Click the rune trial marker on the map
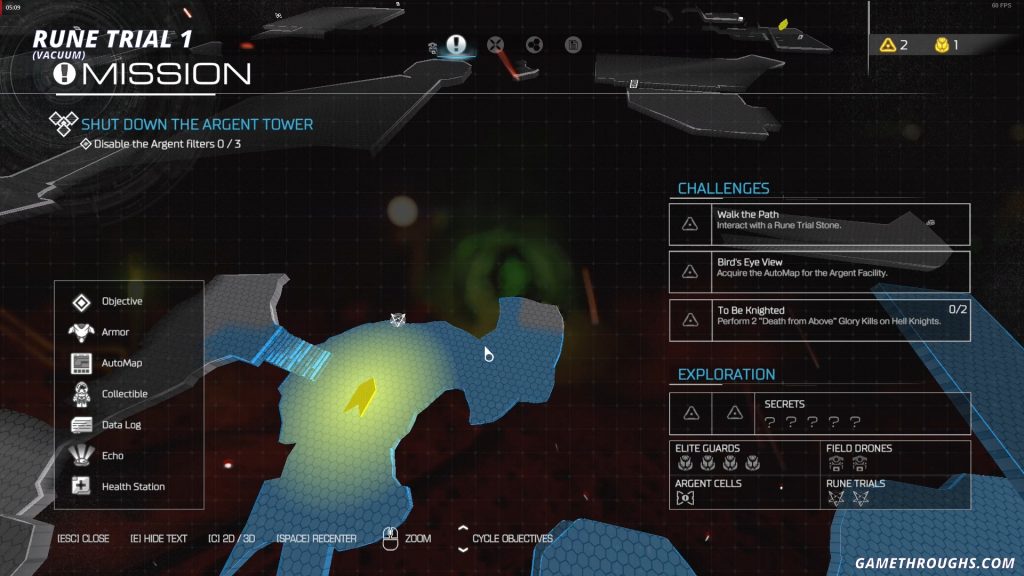The height and width of the screenshot is (576, 1024). pos(398,319)
